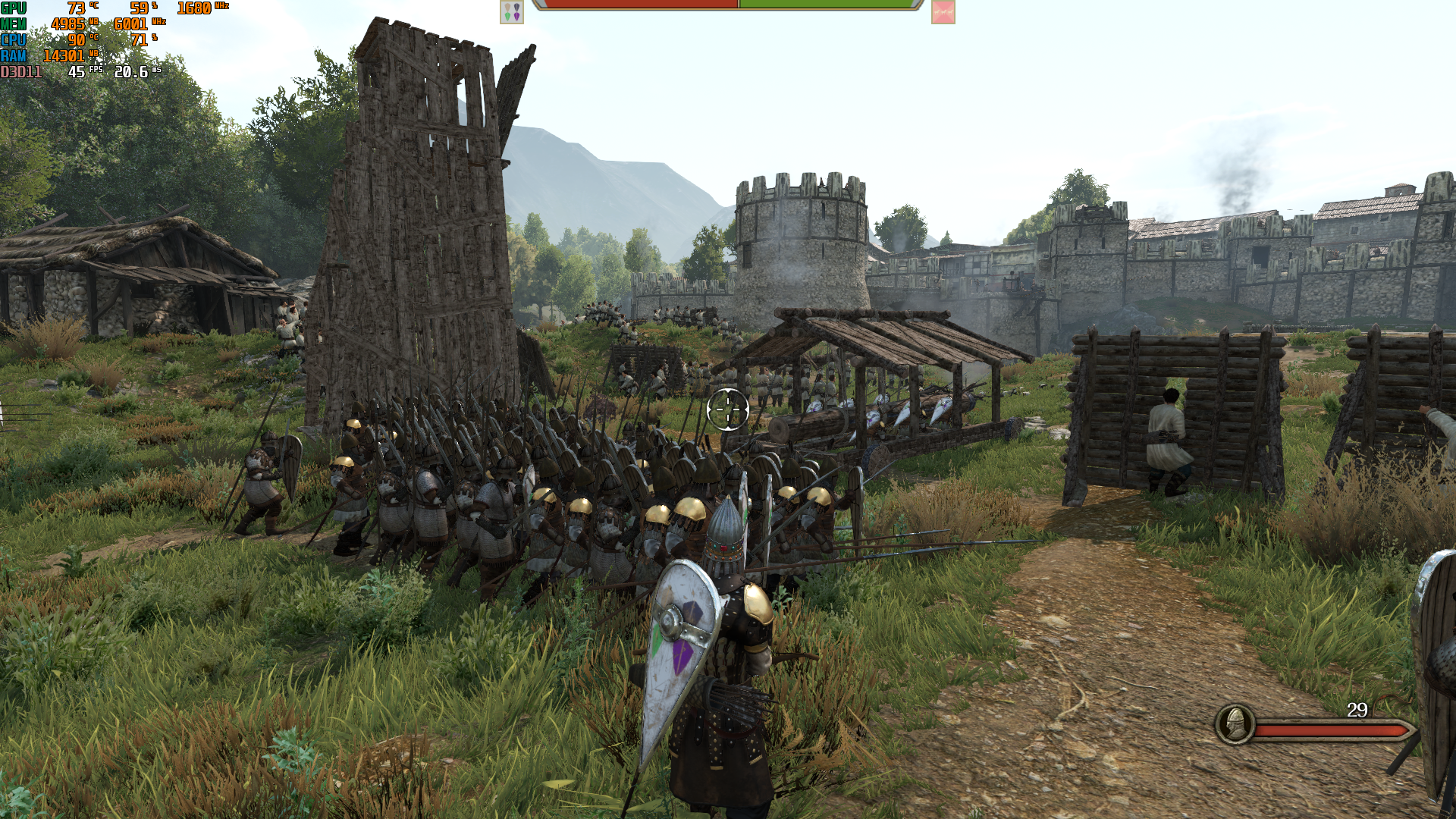
Task: Select the pink horse banner icon
Action: (x=943, y=12)
